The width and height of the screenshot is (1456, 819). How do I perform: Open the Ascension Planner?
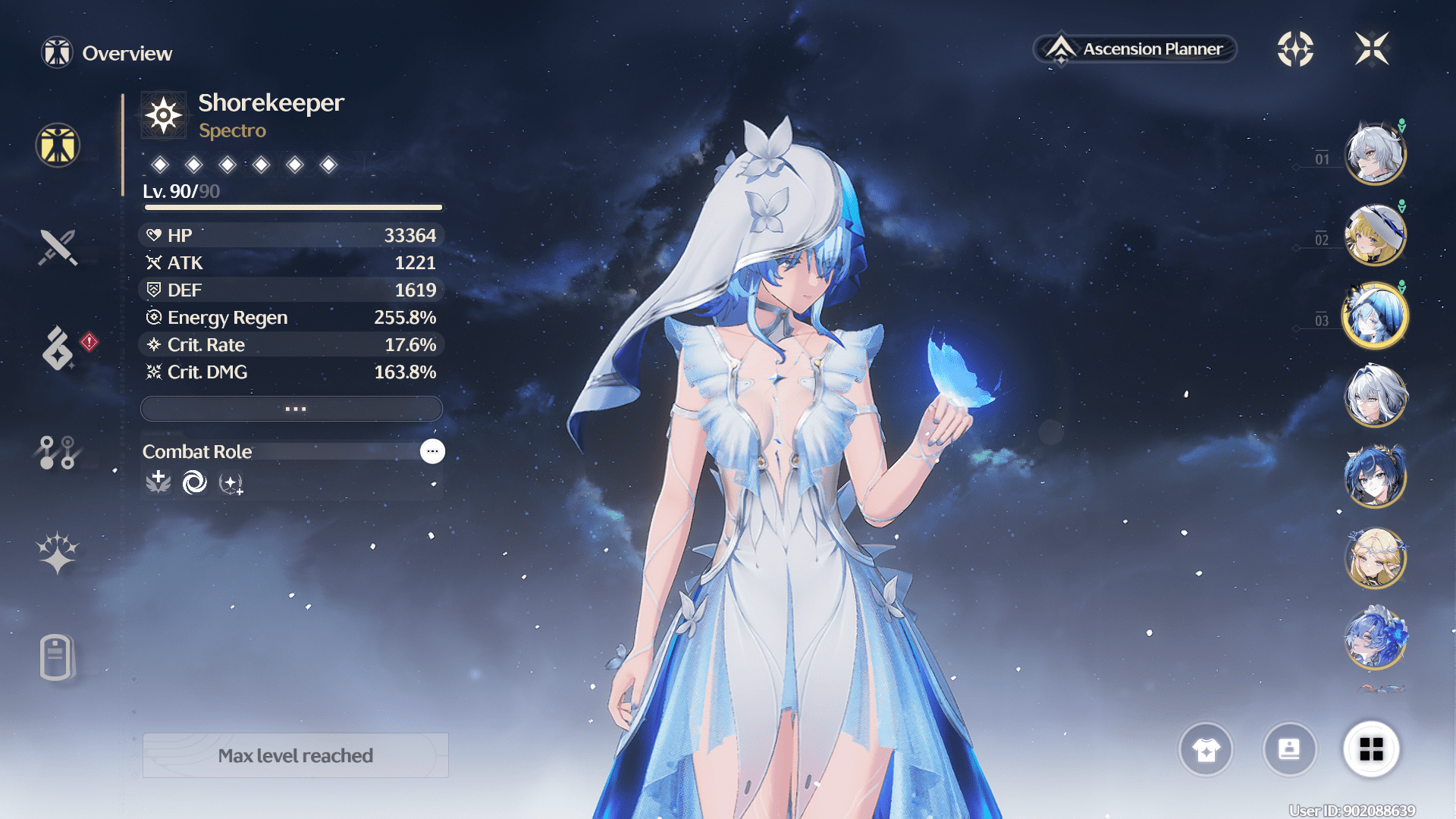pyautogui.click(x=1135, y=49)
